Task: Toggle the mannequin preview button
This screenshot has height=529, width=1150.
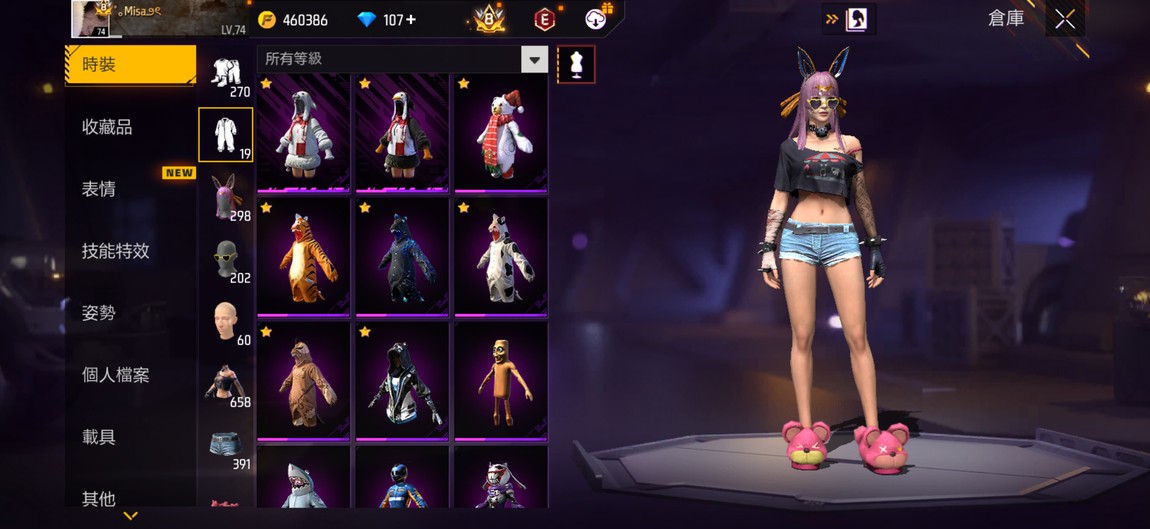Action: pyautogui.click(x=575, y=65)
